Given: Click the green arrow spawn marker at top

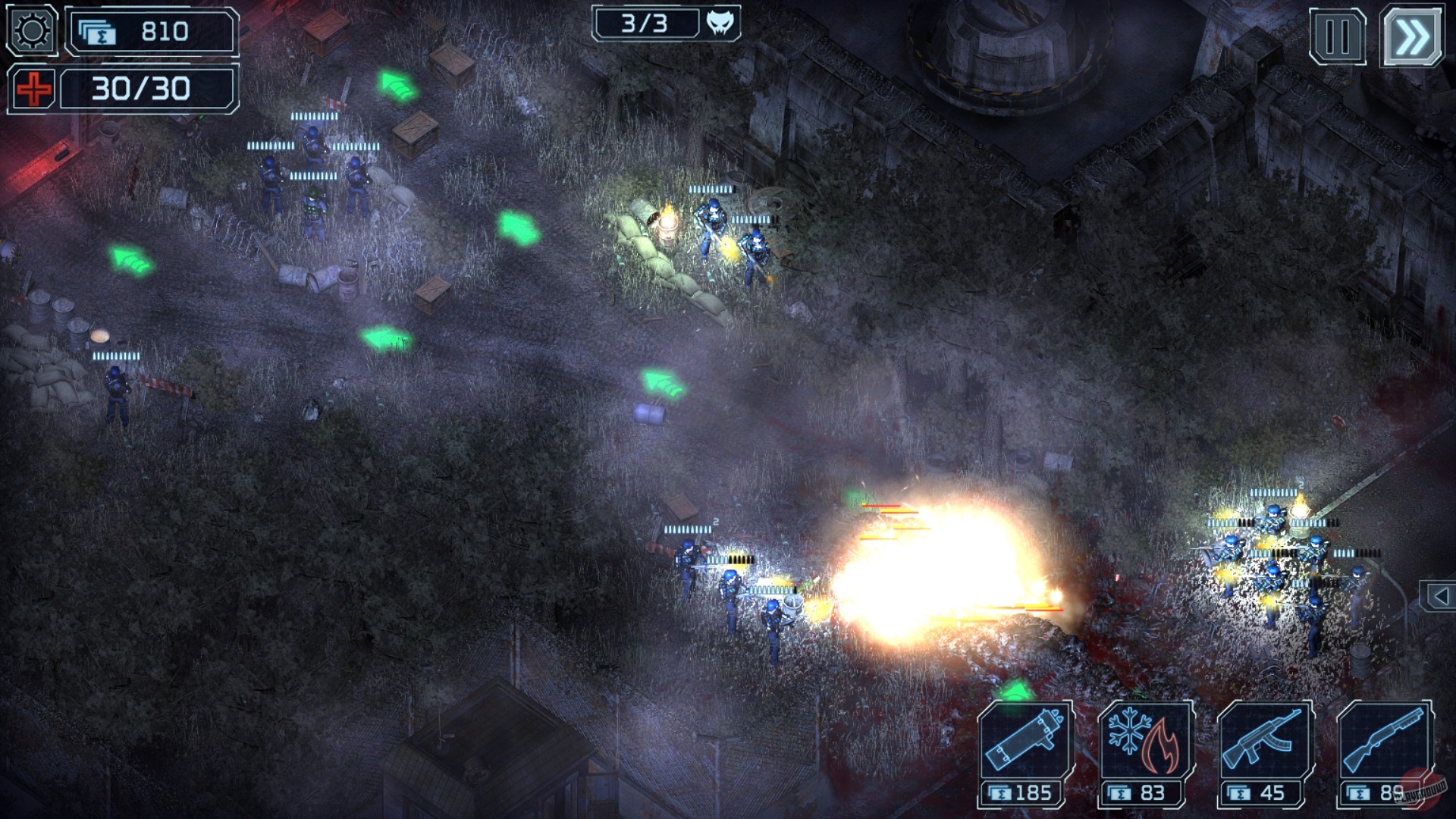Looking at the screenshot, I should click(x=395, y=83).
